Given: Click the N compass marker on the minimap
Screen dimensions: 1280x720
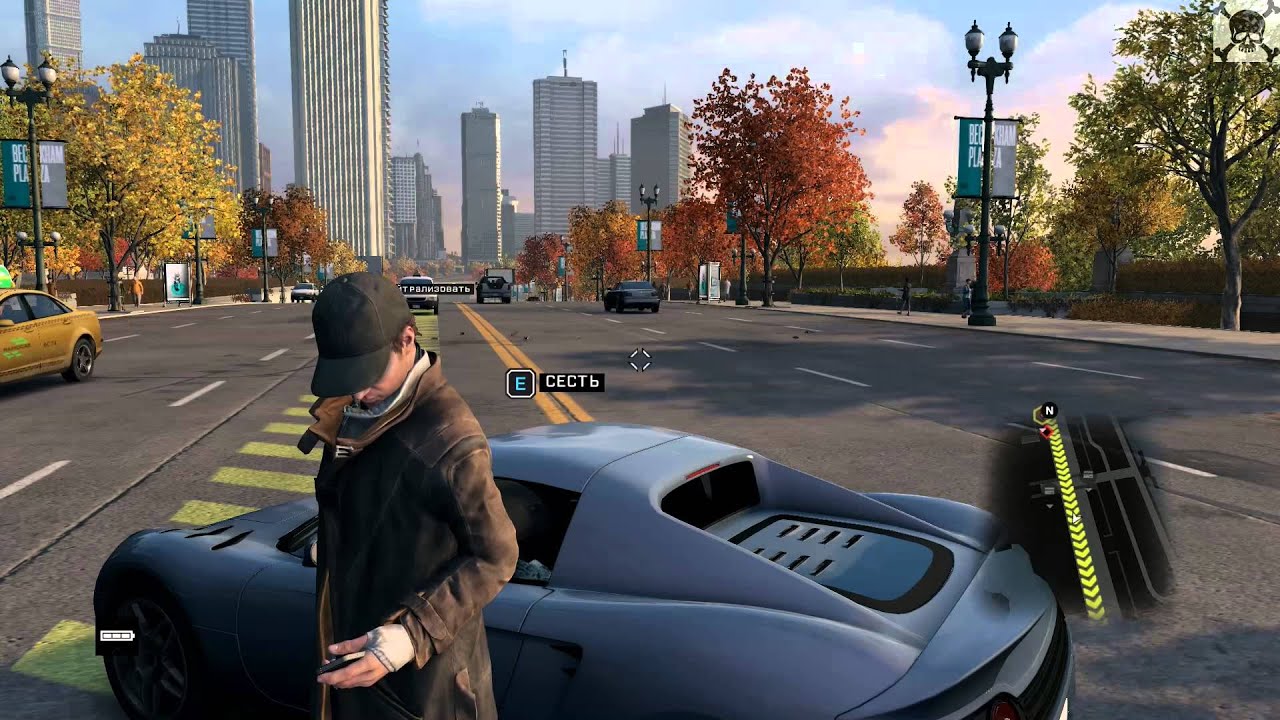Looking at the screenshot, I should 1049,410.
